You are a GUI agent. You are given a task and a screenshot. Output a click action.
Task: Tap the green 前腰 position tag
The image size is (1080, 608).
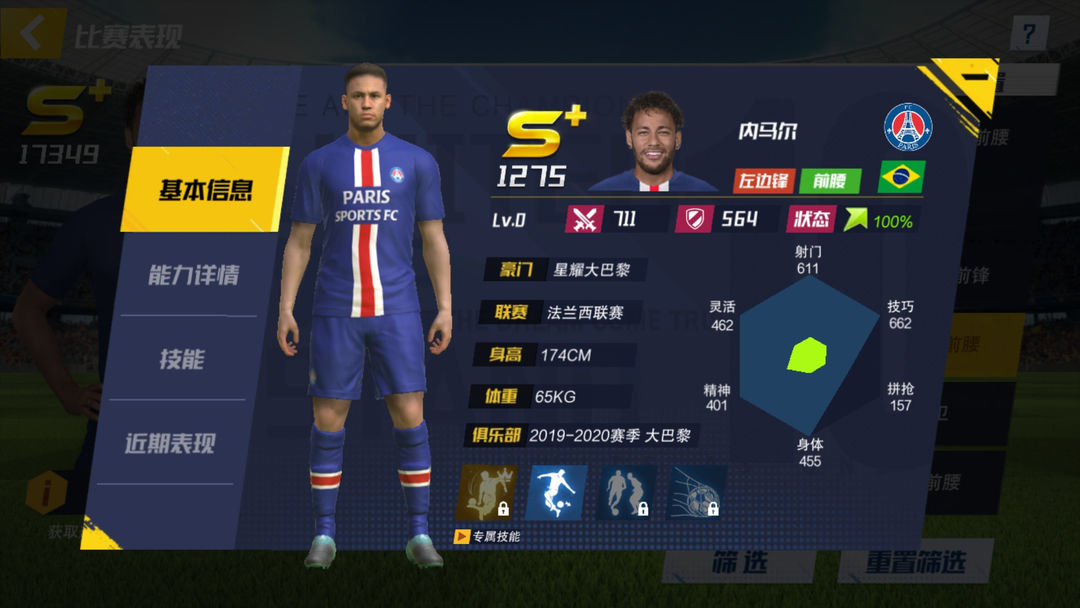point(830,181)
